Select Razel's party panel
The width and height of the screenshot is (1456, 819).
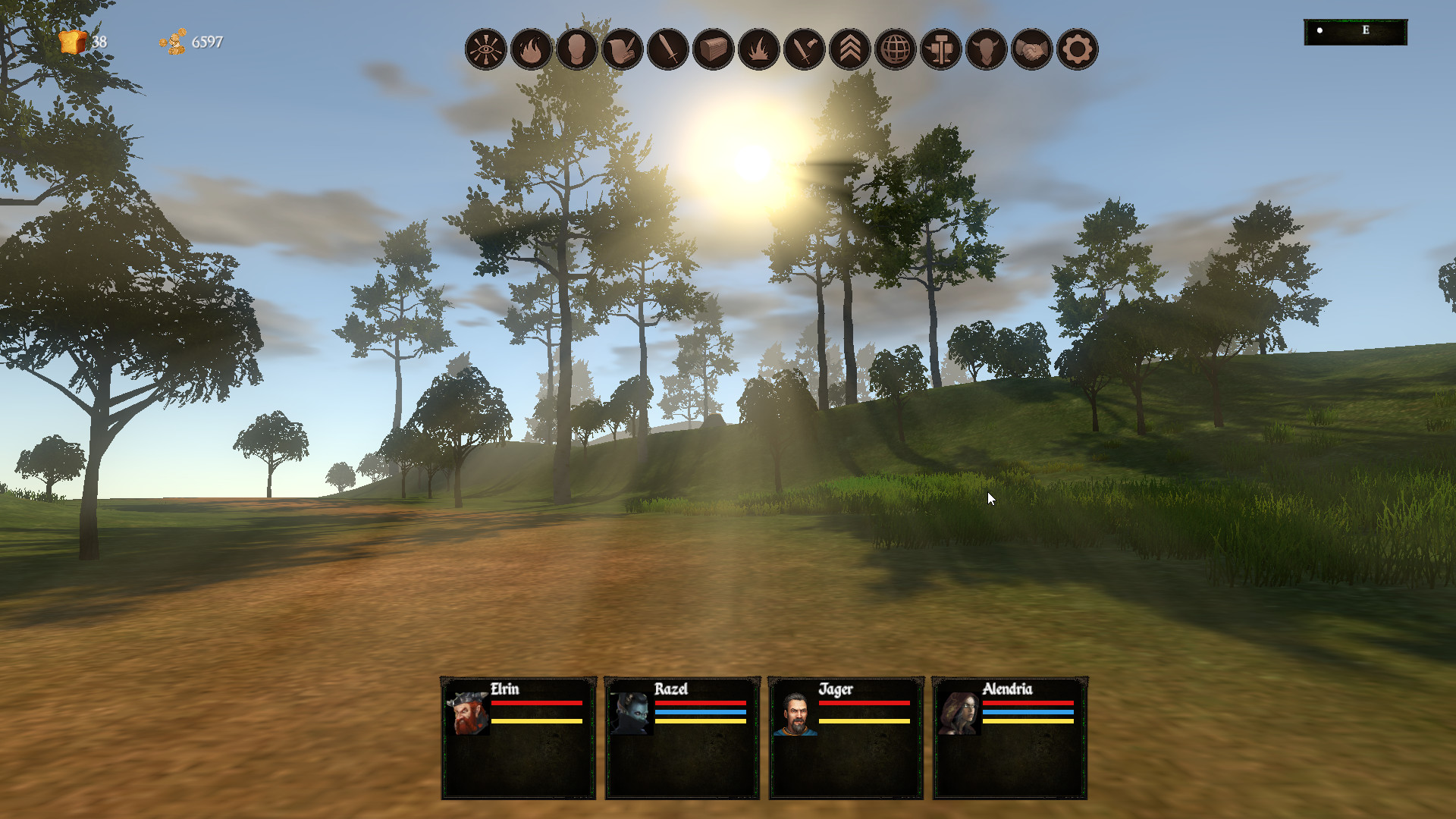point(680,736)
